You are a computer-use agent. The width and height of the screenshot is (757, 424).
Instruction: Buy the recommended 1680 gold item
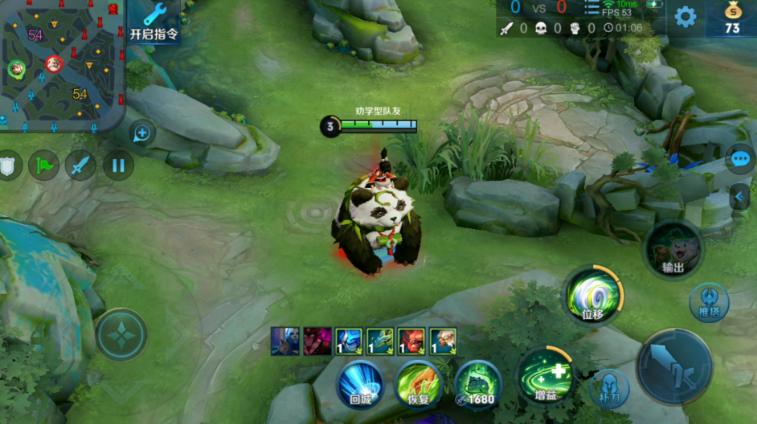coord(478,385)
